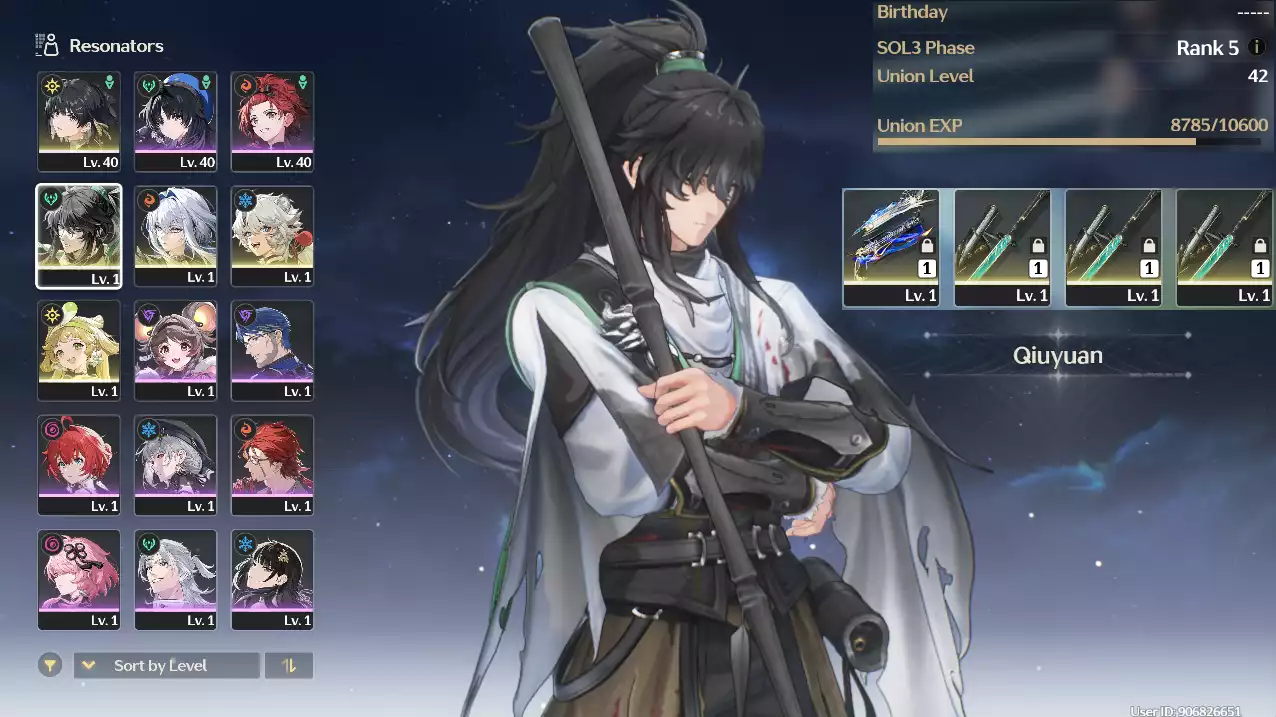Select the pink-haired girl with black hairpin

click(79, 580)
